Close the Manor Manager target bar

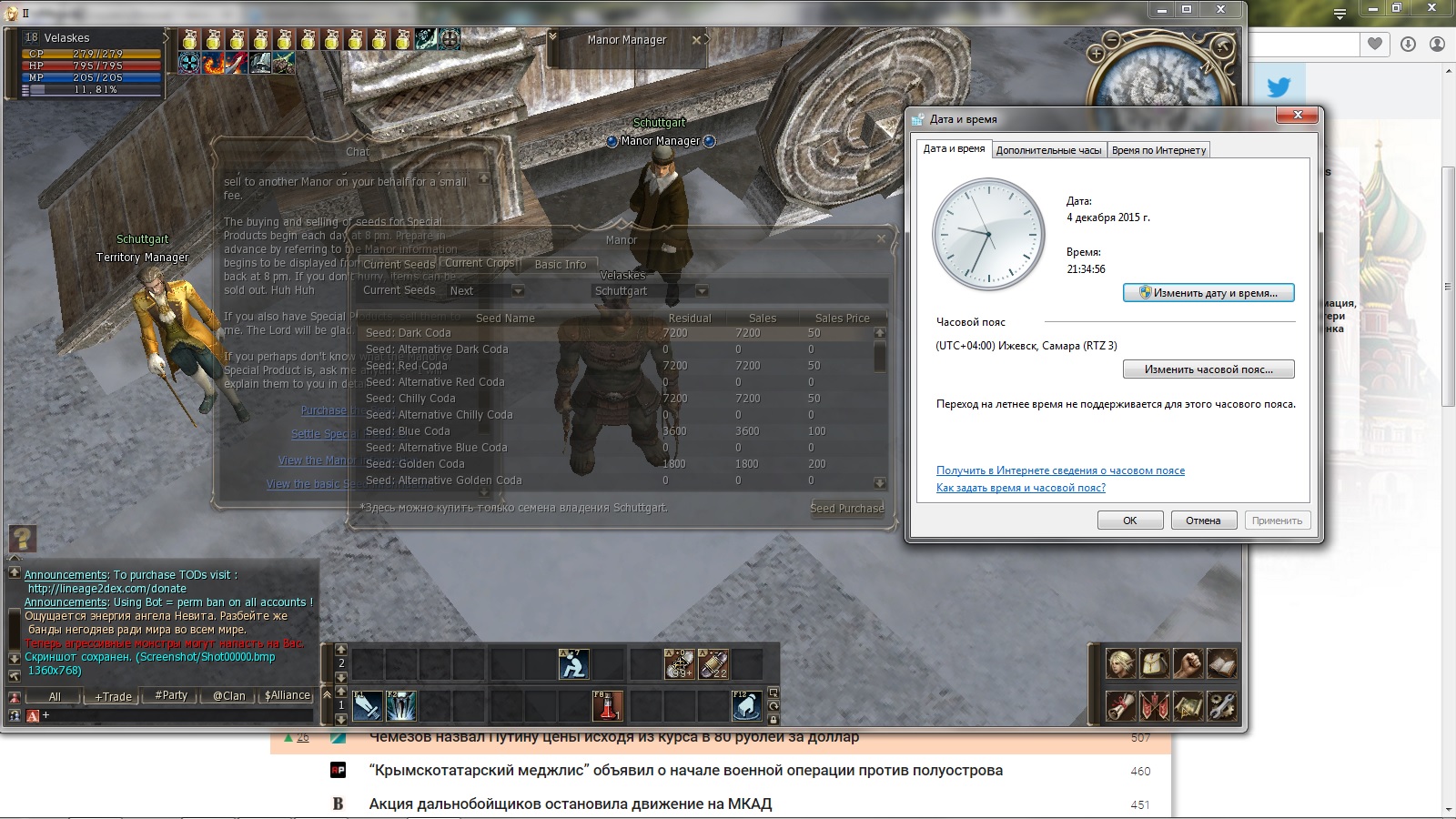[696, 40]
